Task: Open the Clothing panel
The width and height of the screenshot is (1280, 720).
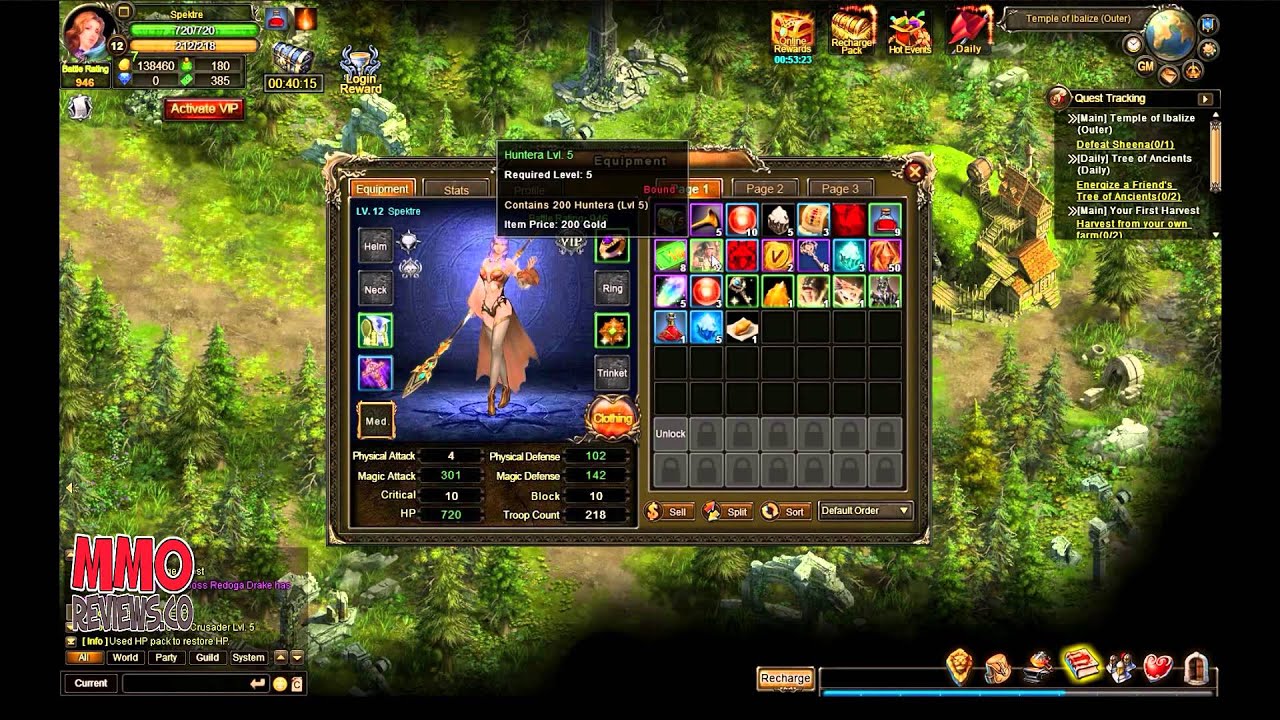Action: click(612, 419)
